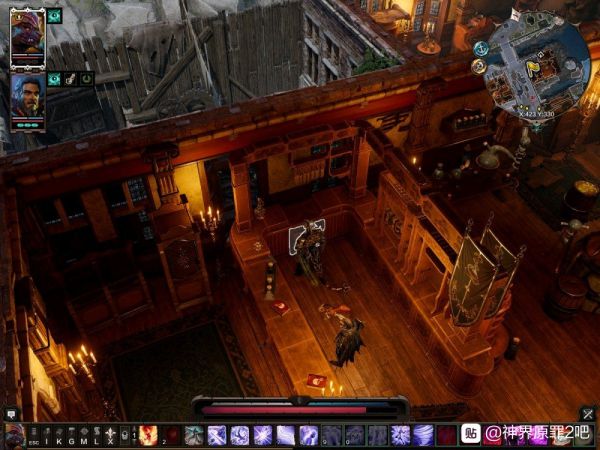Click the crossed swords button at right
Screen dimensions: 600x450
[x=588, y=414]
